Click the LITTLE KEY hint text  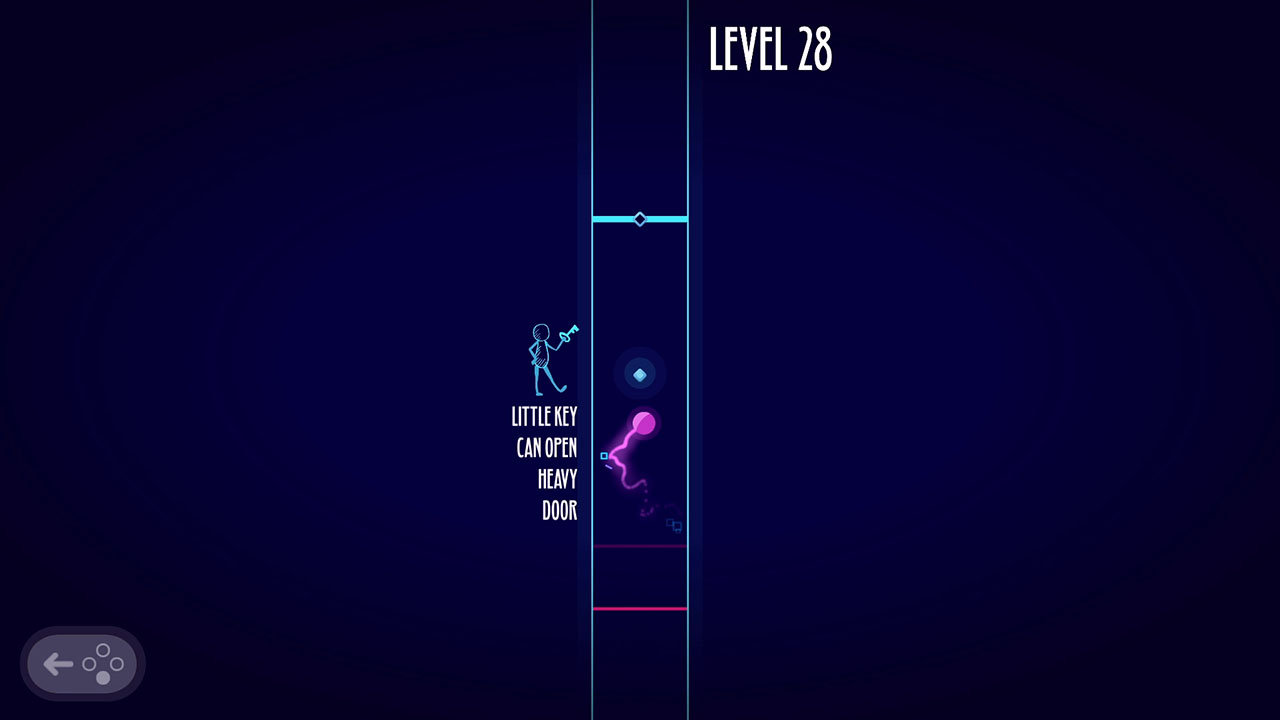545,416
